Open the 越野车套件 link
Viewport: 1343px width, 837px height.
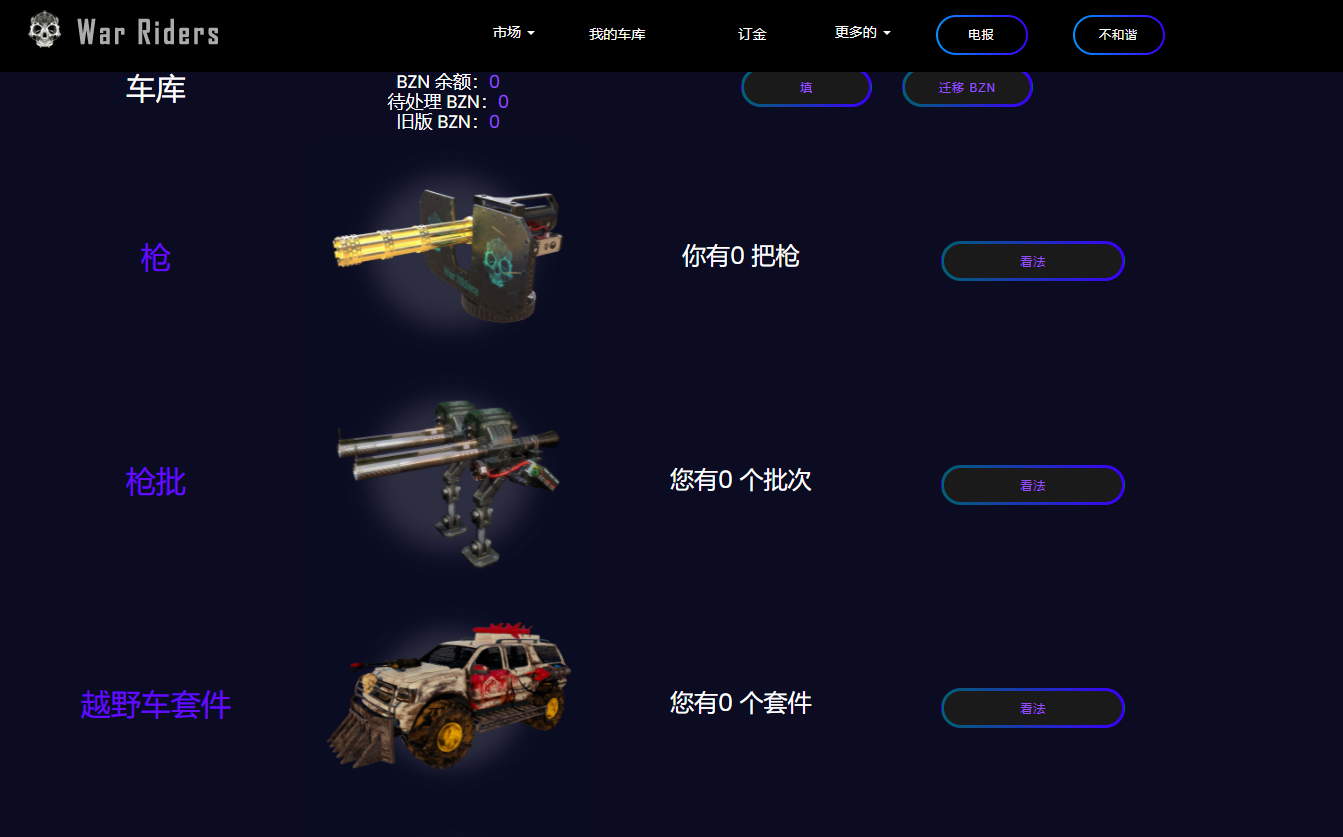154,704
